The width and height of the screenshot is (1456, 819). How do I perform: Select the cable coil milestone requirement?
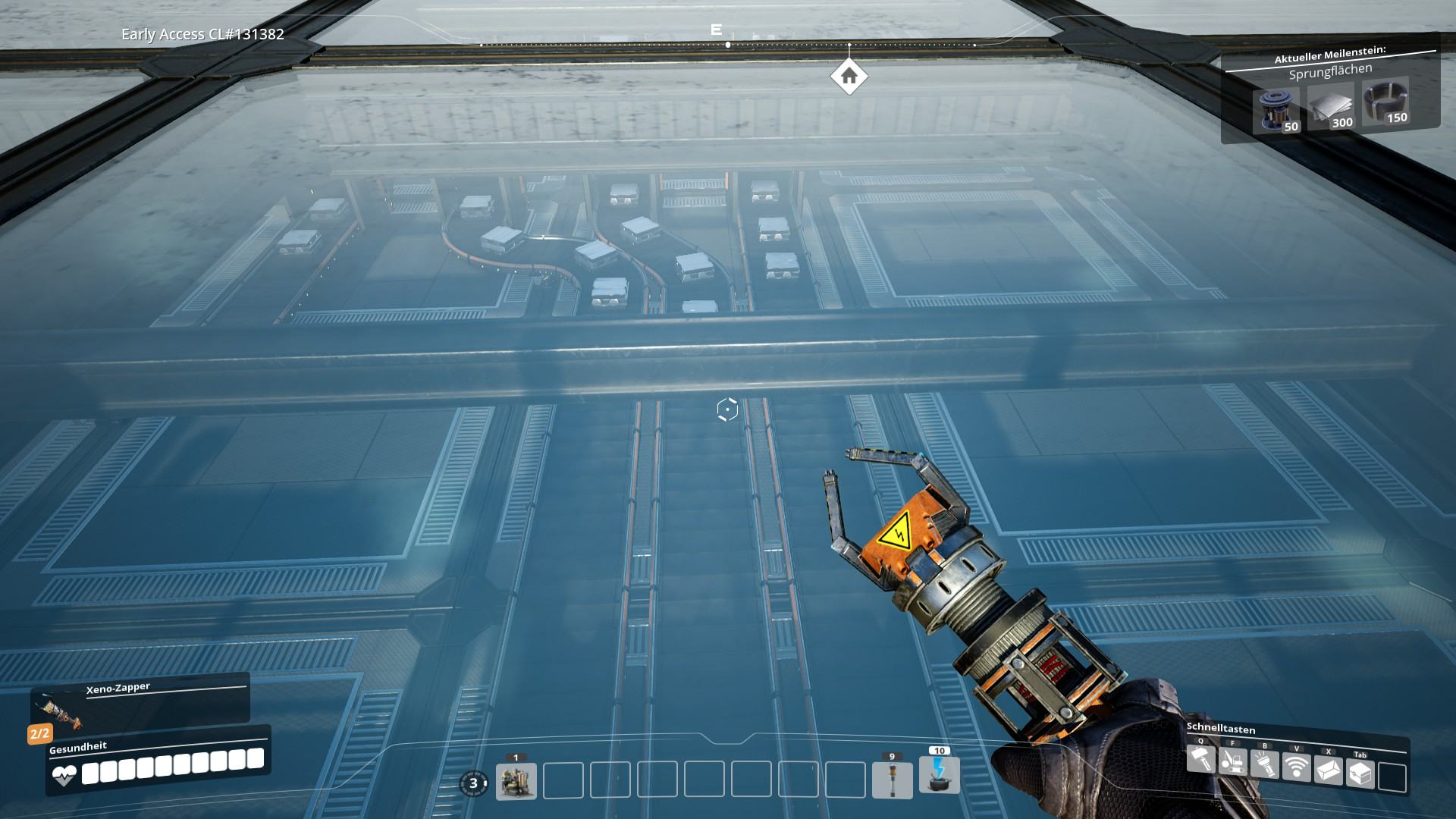pyautogui.click(x=1385, y=102)
